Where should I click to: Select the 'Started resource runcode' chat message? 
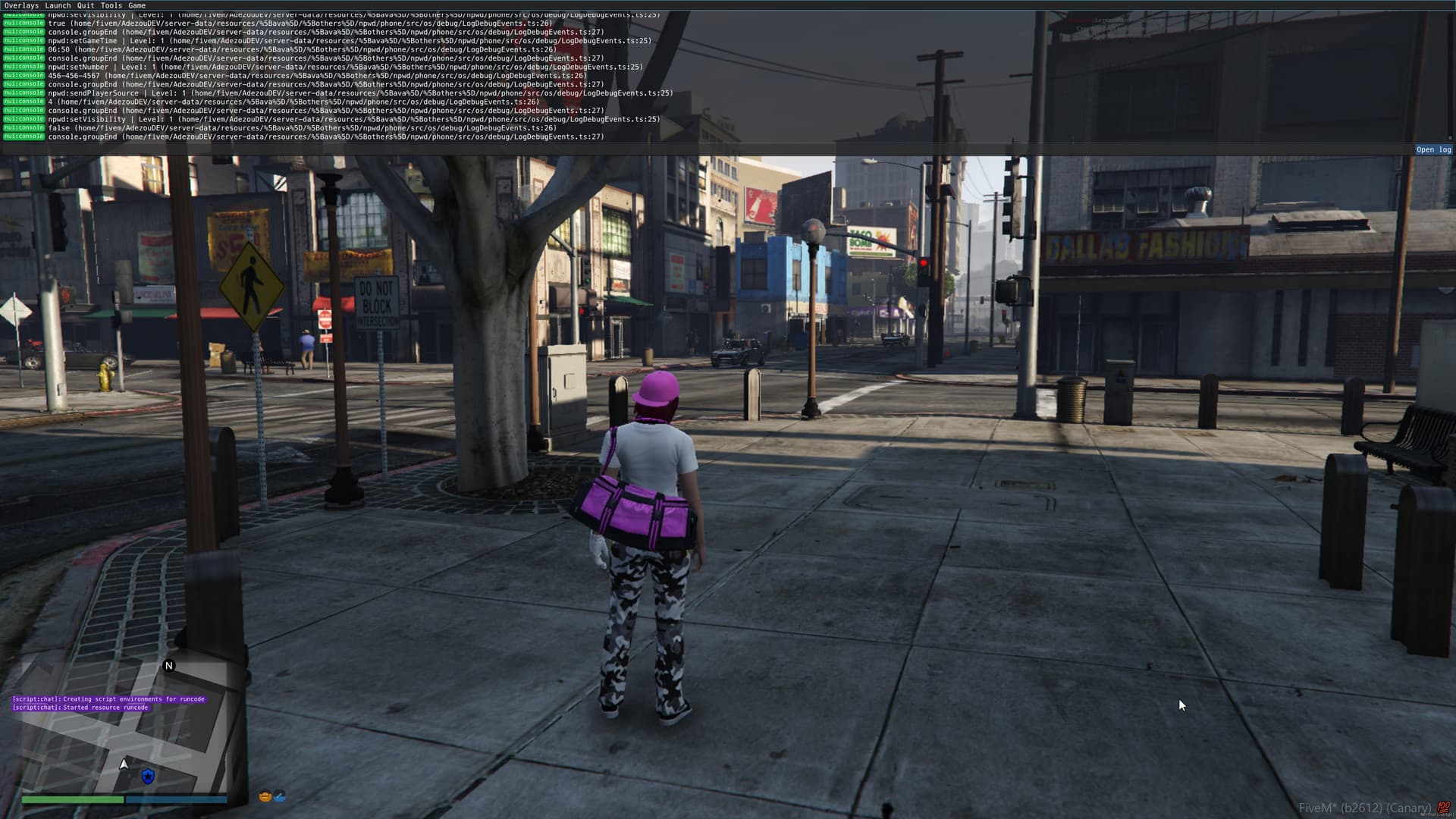point(80,708)
